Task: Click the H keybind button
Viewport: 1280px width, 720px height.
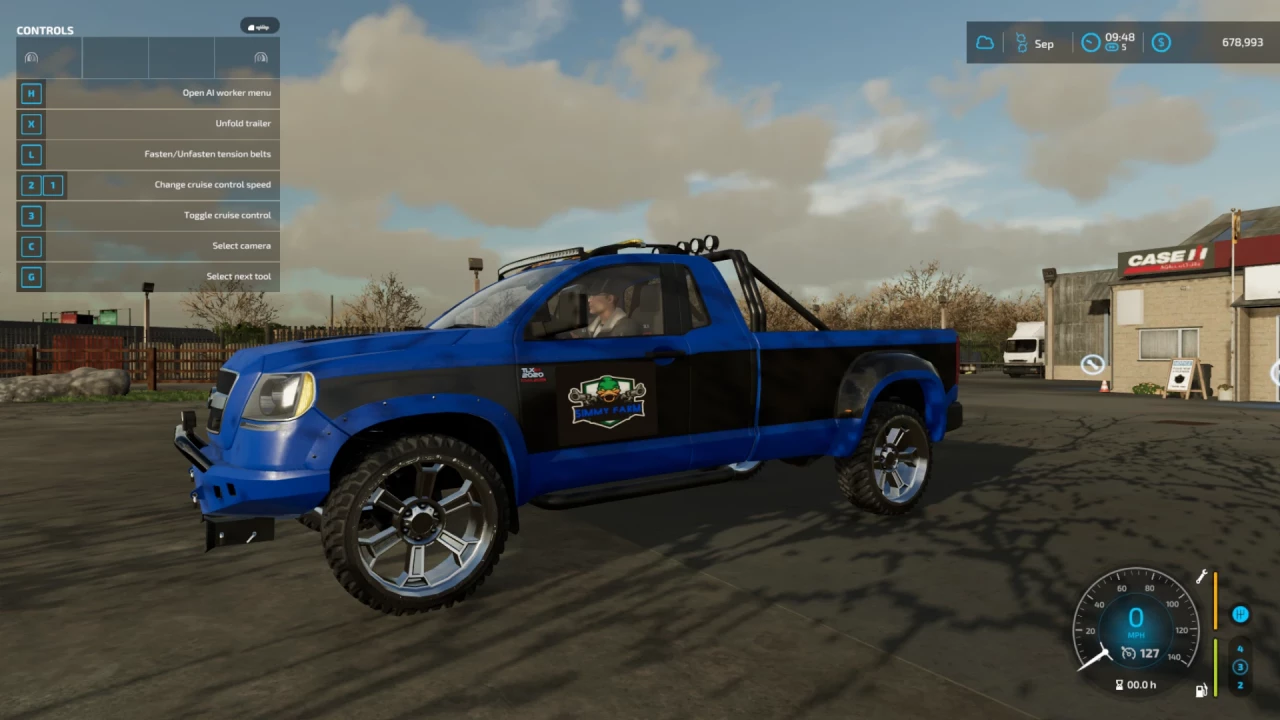Action: pos(31,93)
